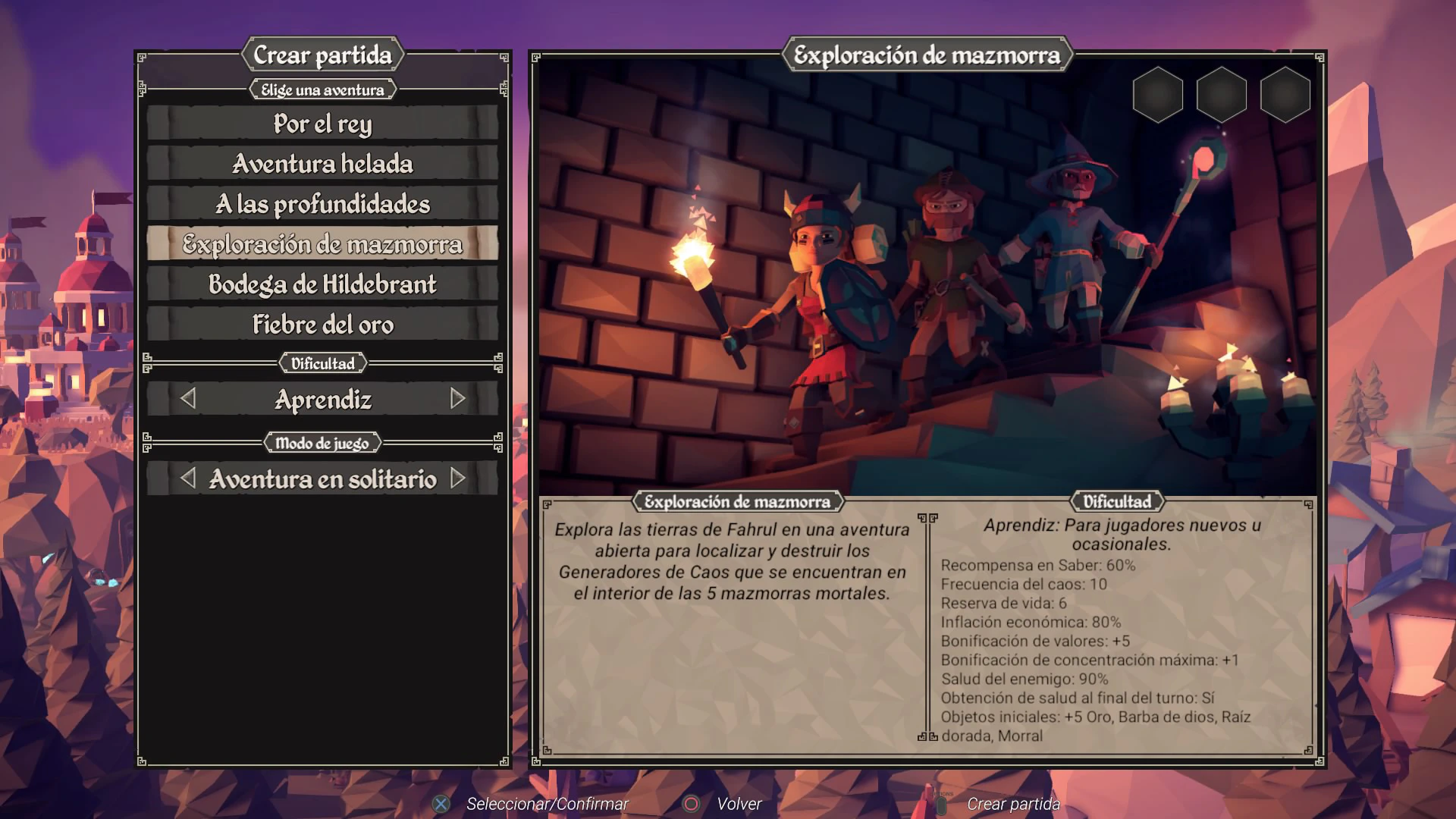
Task: Choose the Aventura helada adventure
Action: (322, 164)
